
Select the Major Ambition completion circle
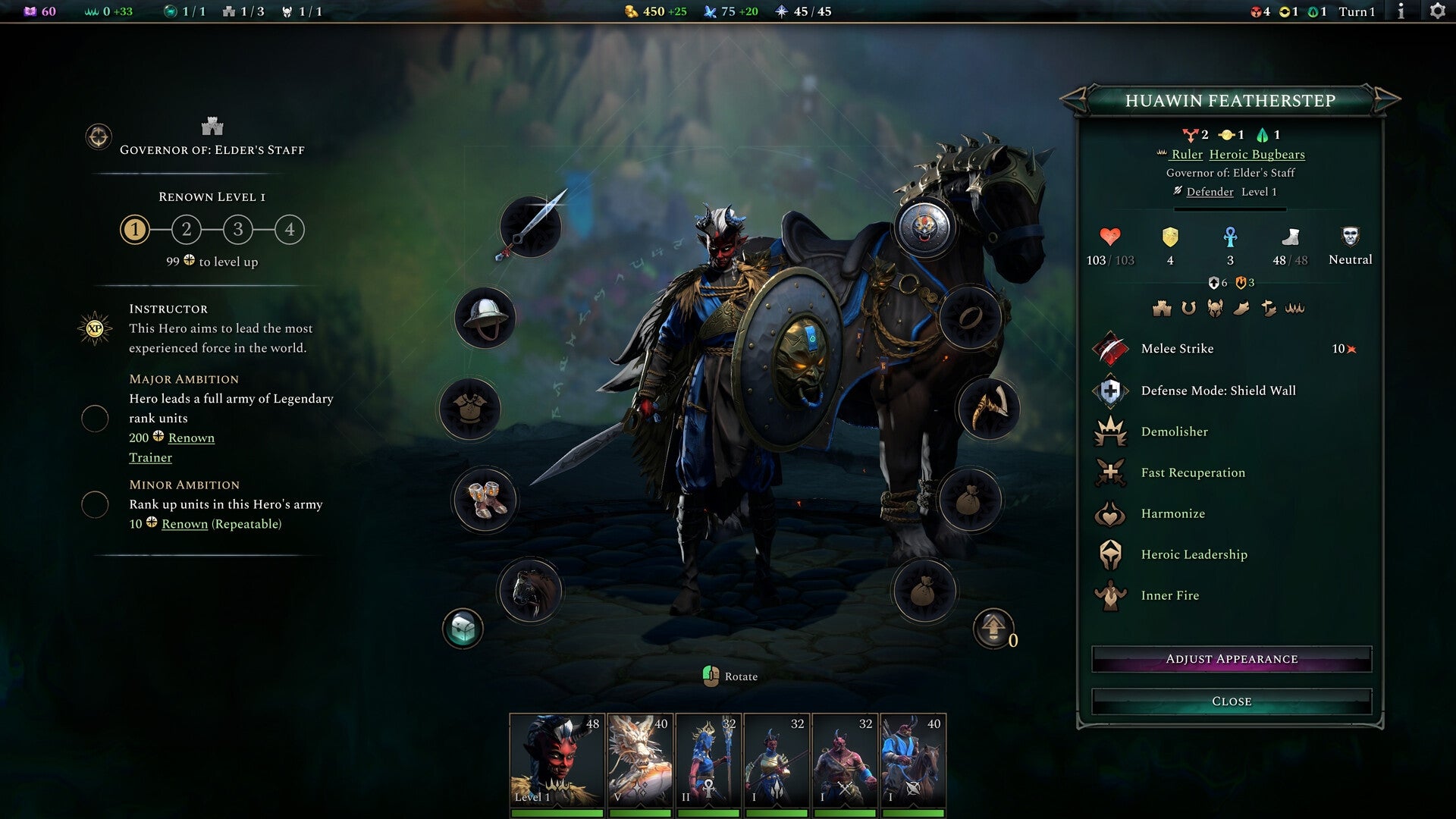point(96,417)
